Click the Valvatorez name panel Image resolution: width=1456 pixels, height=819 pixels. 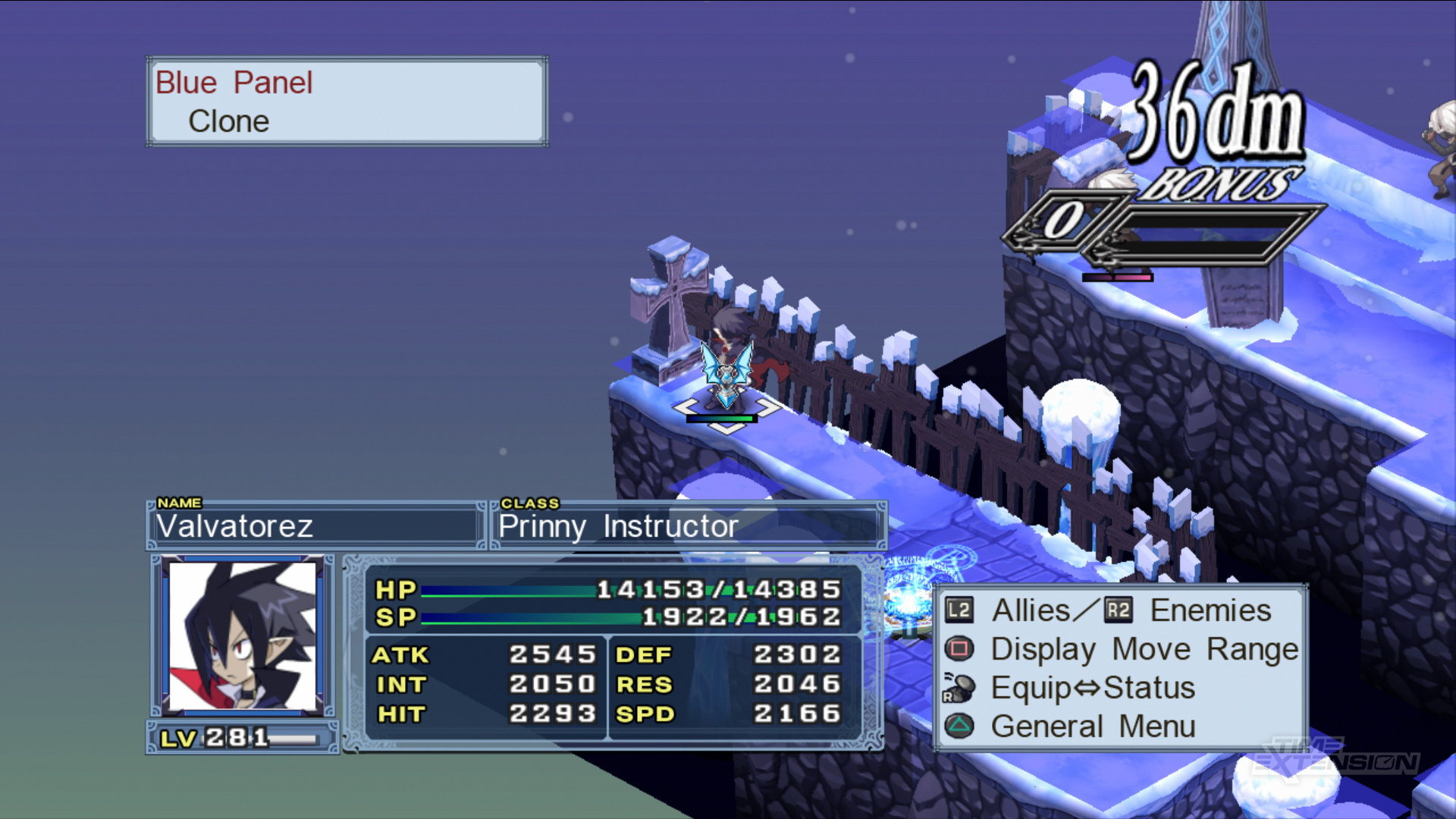[x=315, y=526]
